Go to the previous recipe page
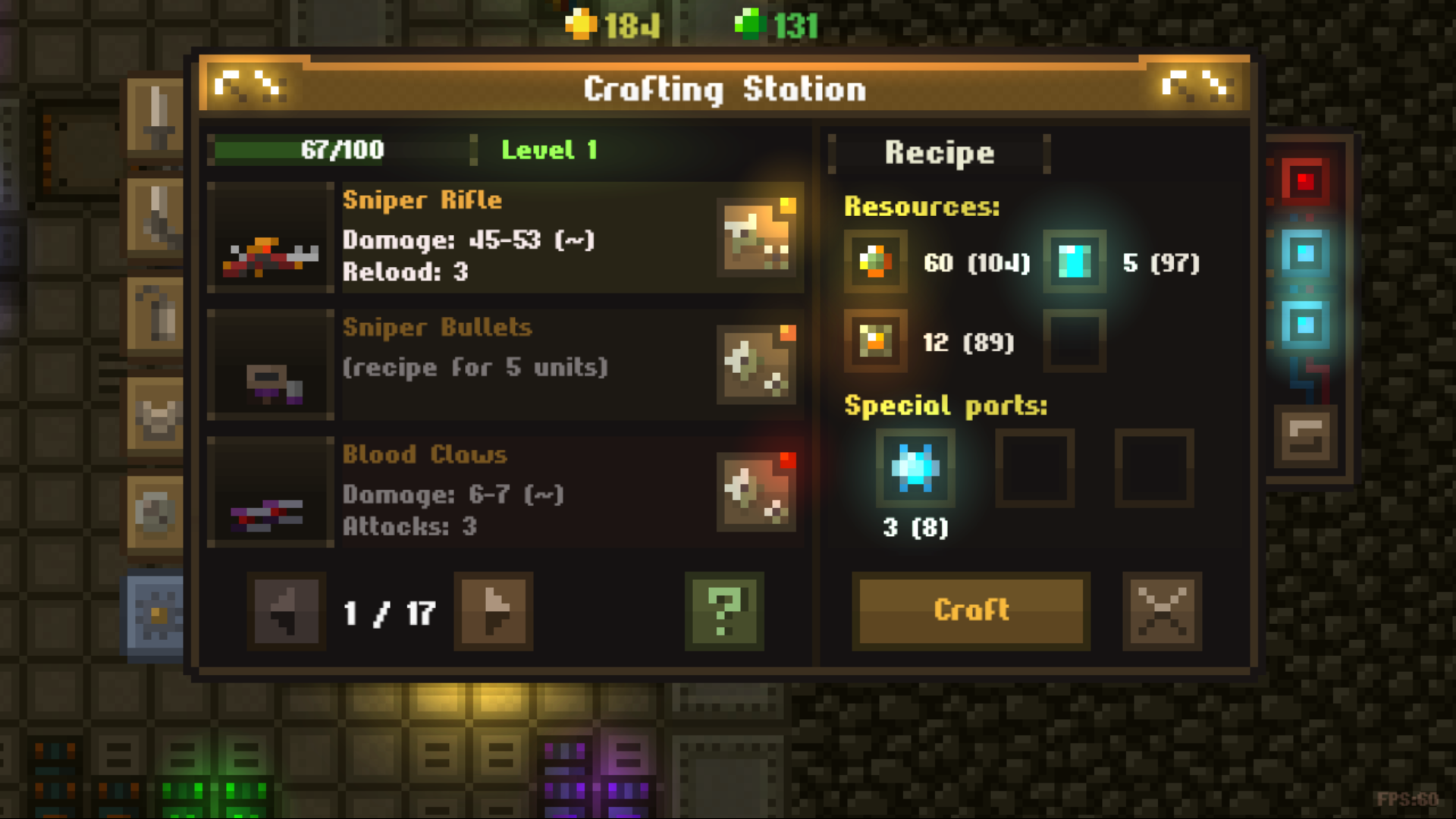 coord(287,611)
